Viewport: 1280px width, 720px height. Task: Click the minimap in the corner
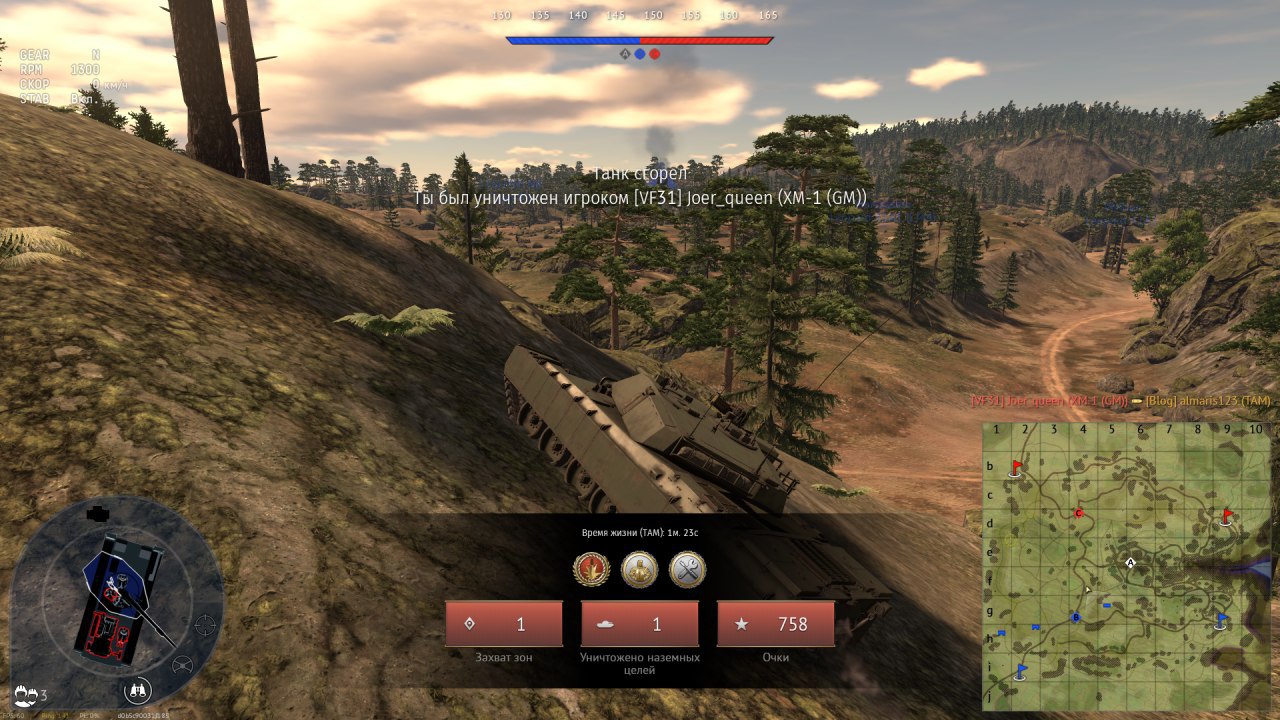coord(1126,566)
